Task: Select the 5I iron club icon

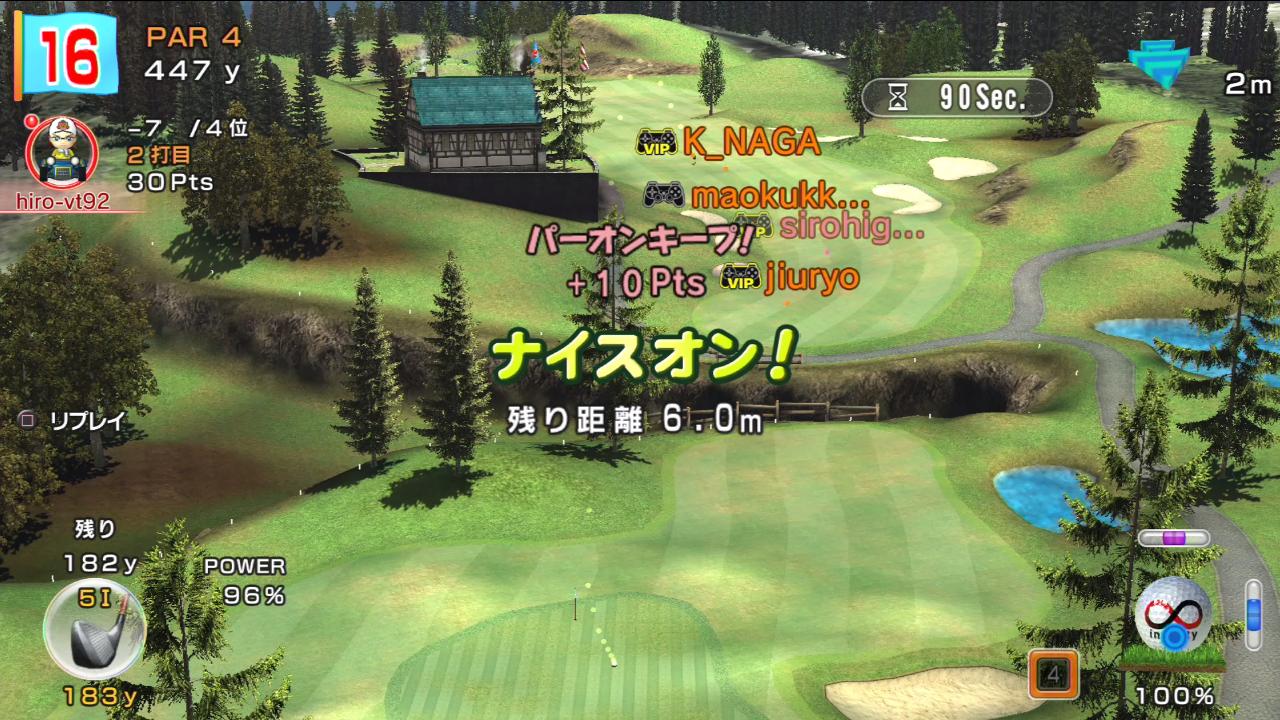Action: [94, 630]
